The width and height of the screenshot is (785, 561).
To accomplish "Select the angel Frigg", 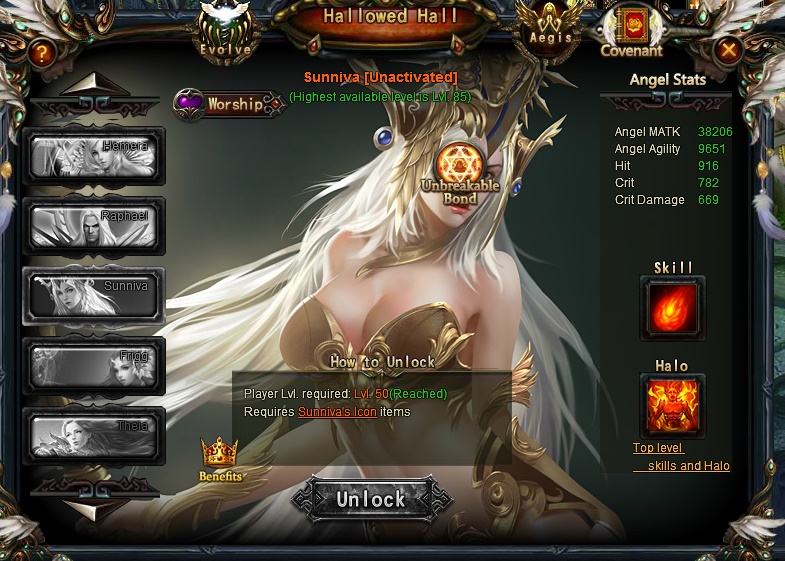I will click(x=94, y=366).
